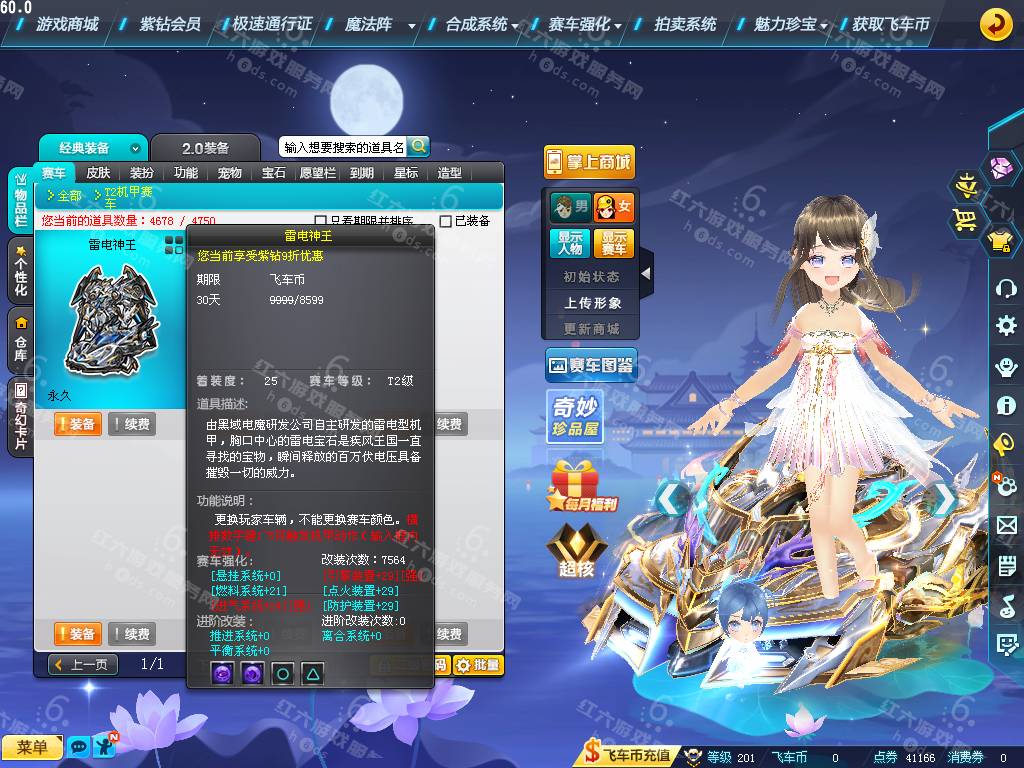
Task: Click the yellow back arrow button
Action: (995, 24)
